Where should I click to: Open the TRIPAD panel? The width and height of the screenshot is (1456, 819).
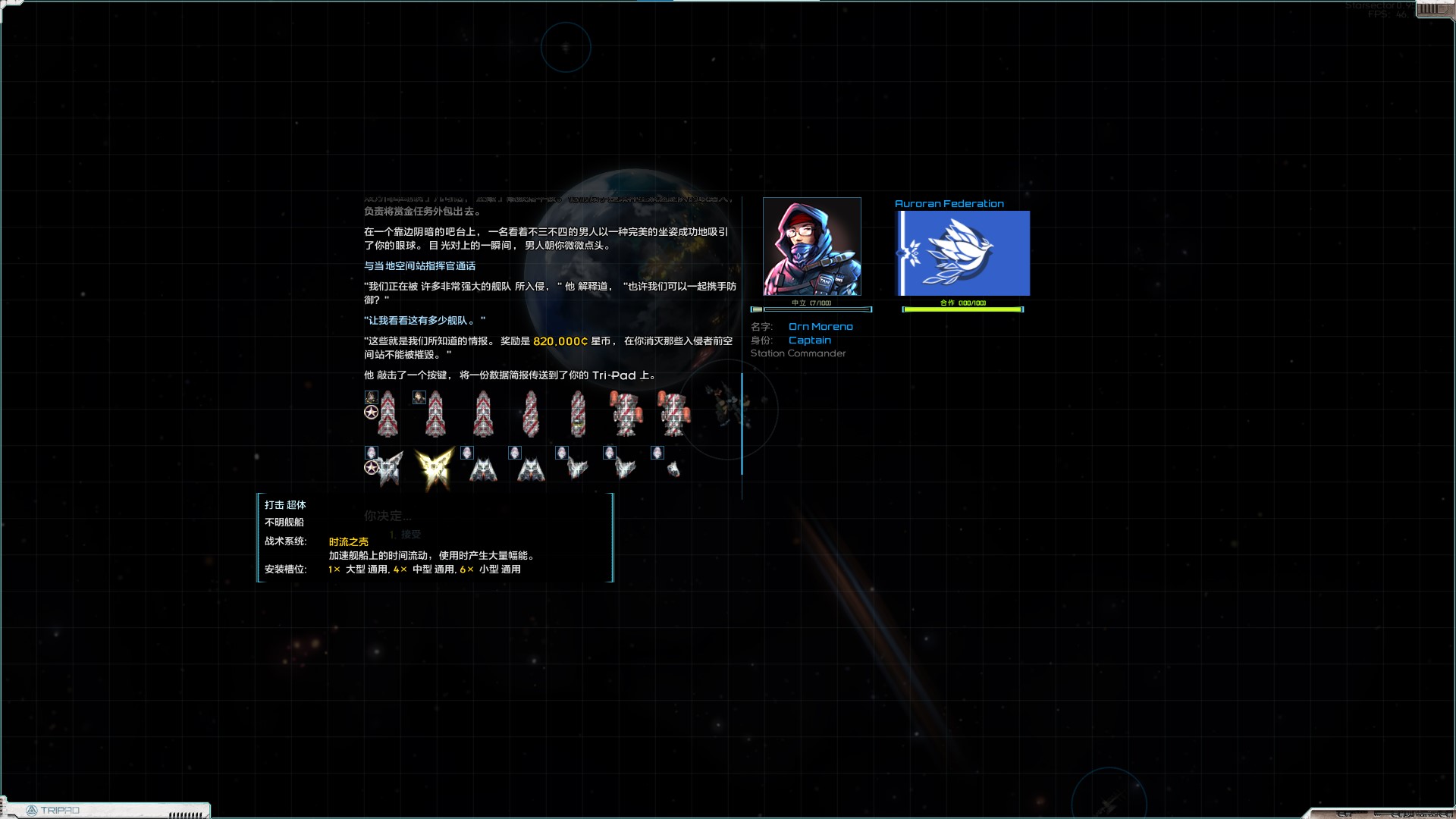tap(53, 810)
